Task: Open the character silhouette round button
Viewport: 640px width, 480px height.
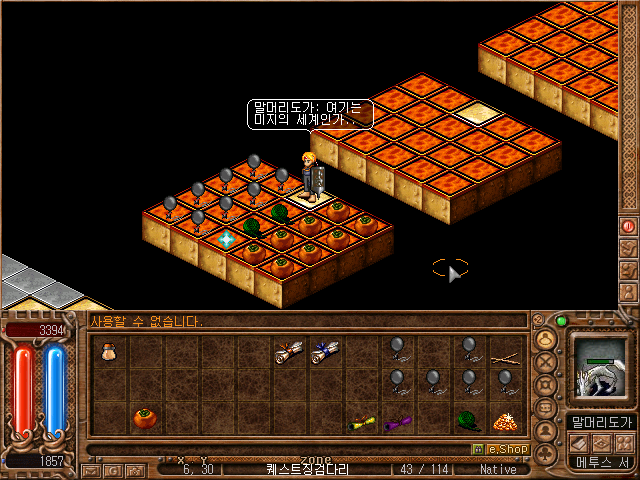Action: tap(546, 432)
